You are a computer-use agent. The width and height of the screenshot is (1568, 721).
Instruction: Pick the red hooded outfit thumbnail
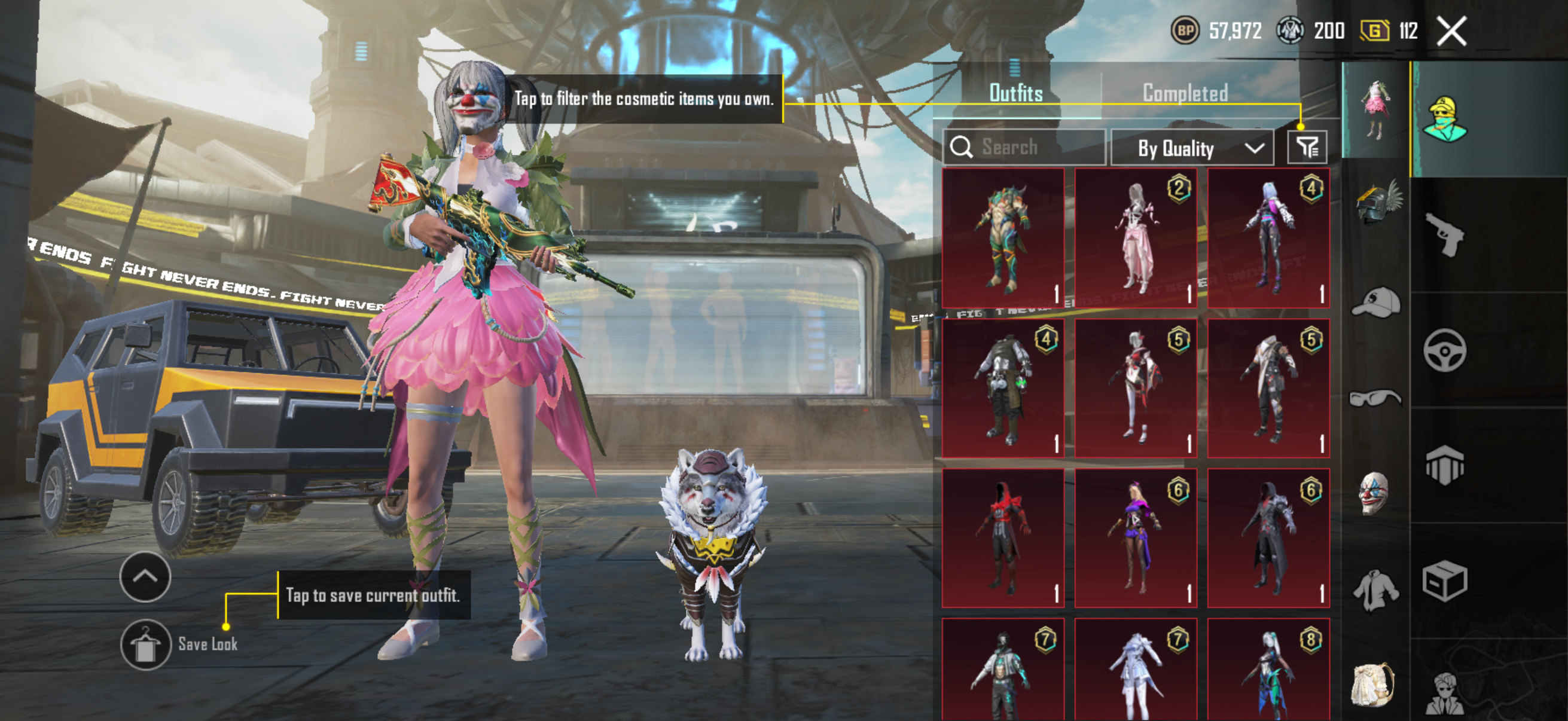(x=1002, y=537)
